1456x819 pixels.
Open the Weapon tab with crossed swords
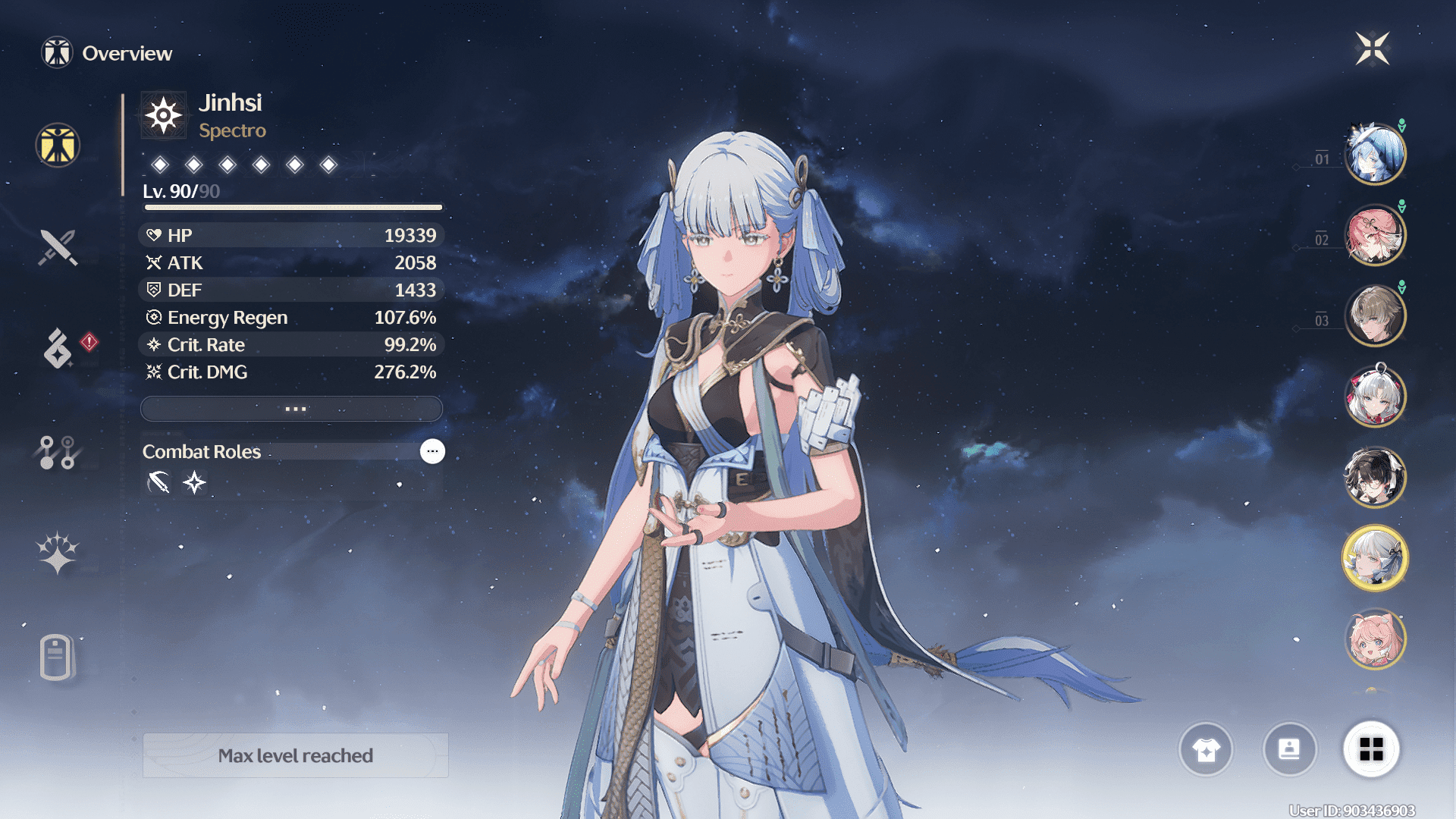tap(58, 247)
